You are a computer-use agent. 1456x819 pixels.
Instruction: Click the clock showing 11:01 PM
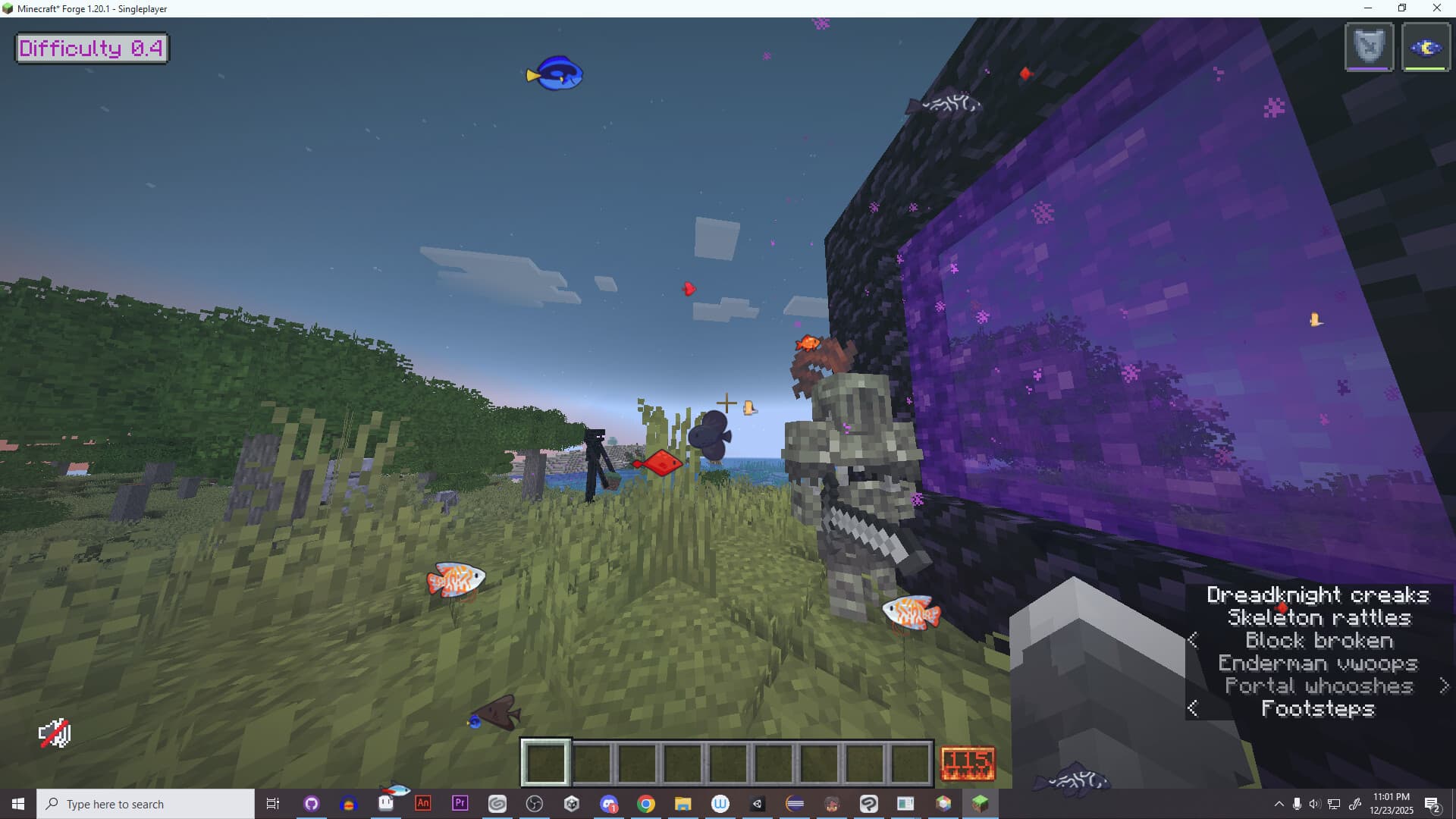(1390, 798)
